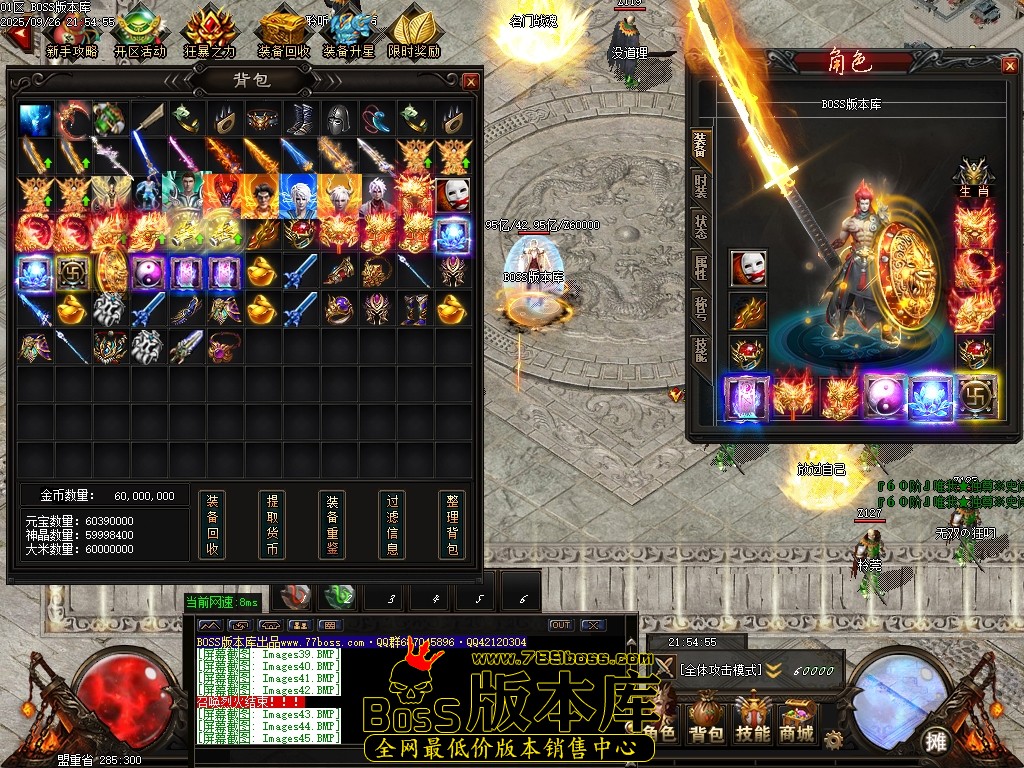Open the 限时奖励 timed rewards icon
This screenshot has width=1024, height=768.
(x=413, y=34)
